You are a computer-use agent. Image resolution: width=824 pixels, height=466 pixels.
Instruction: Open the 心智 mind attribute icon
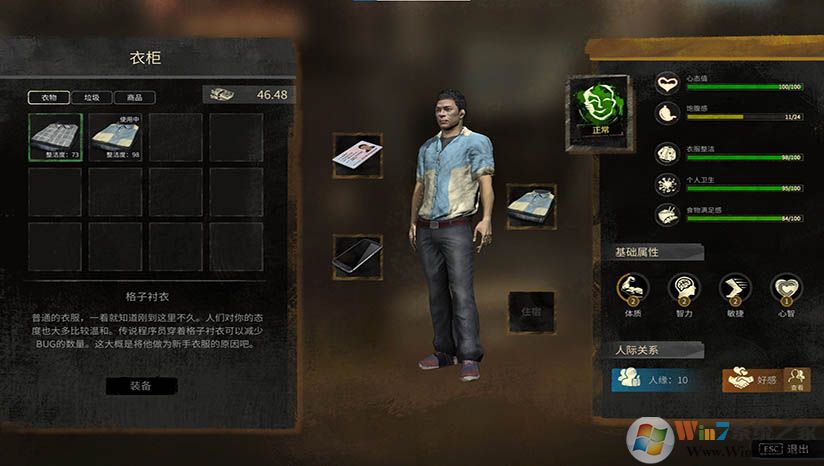[786, 290]
